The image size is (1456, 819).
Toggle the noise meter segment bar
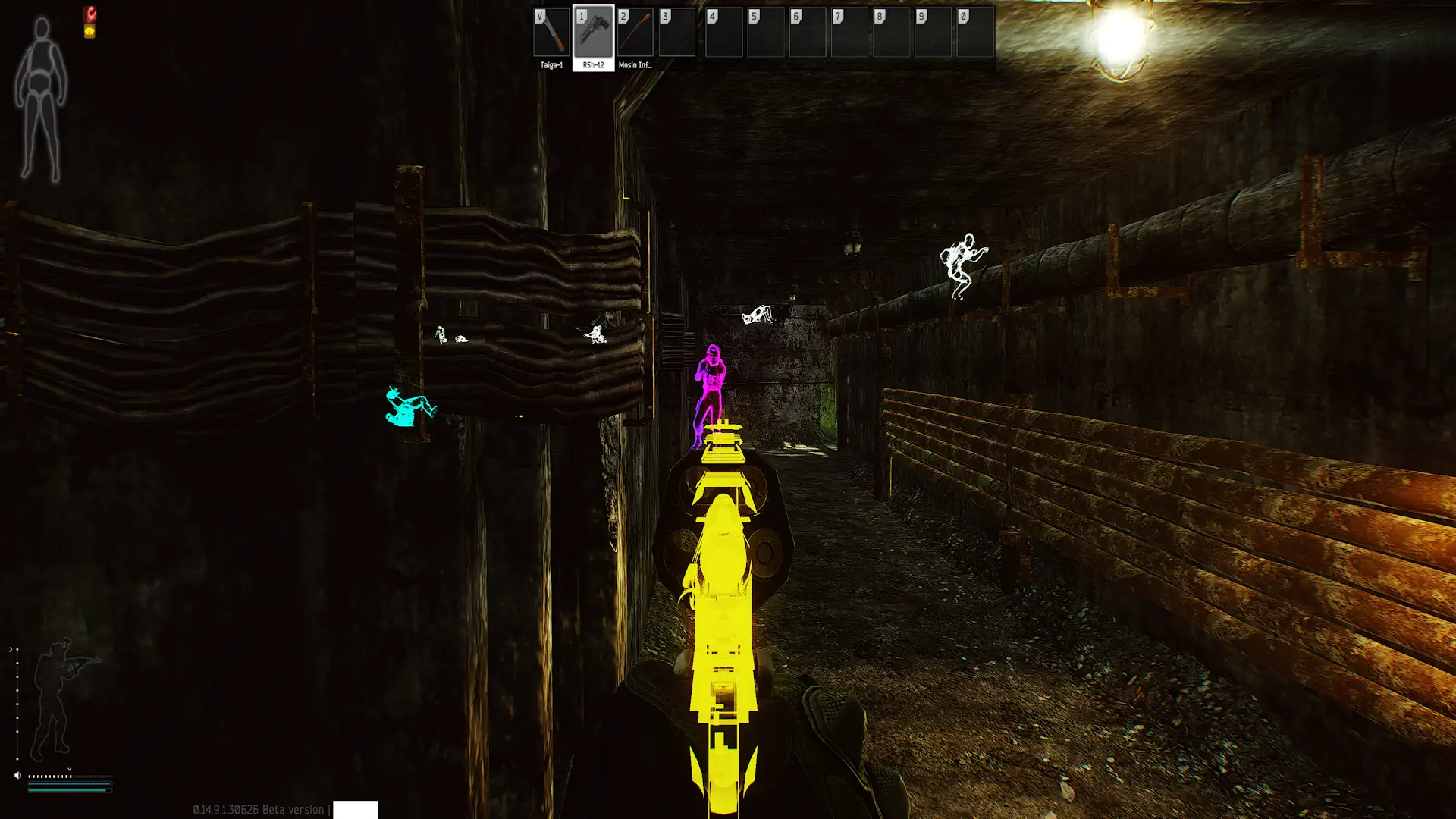click(x=49, y=777)
